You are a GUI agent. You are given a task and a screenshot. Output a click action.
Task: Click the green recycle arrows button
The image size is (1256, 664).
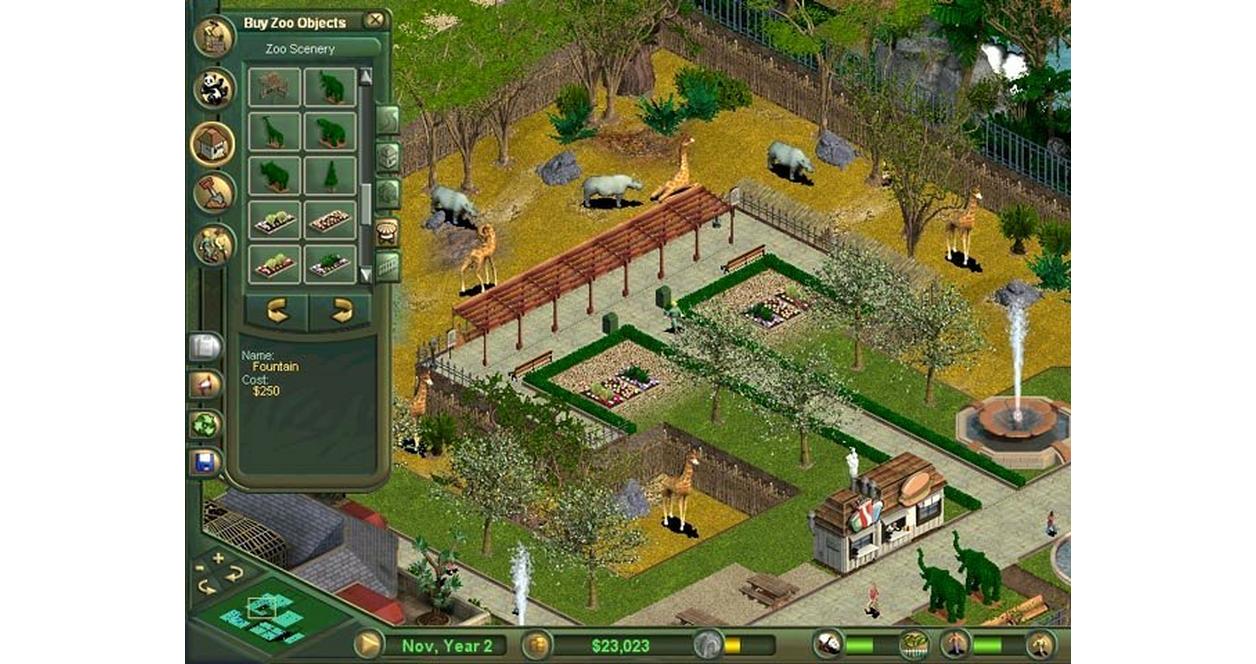click(x=204, y=424)
